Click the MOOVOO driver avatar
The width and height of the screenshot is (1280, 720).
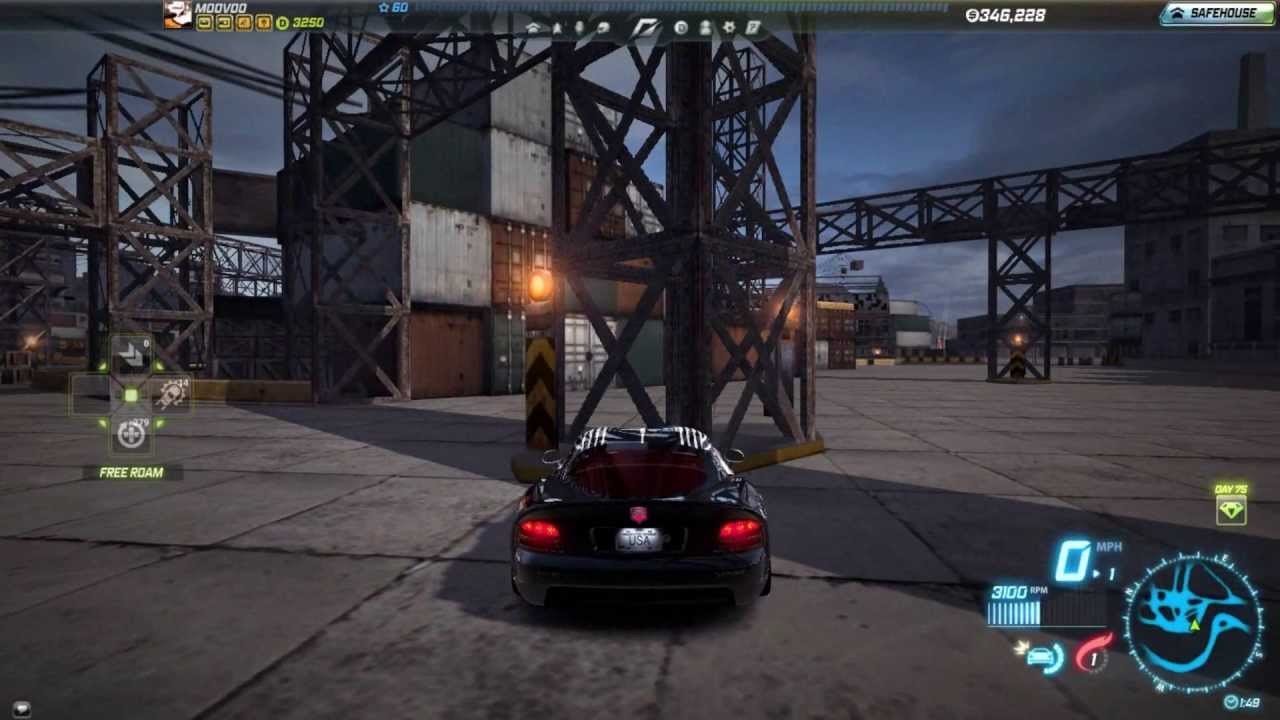coord(178,14)
